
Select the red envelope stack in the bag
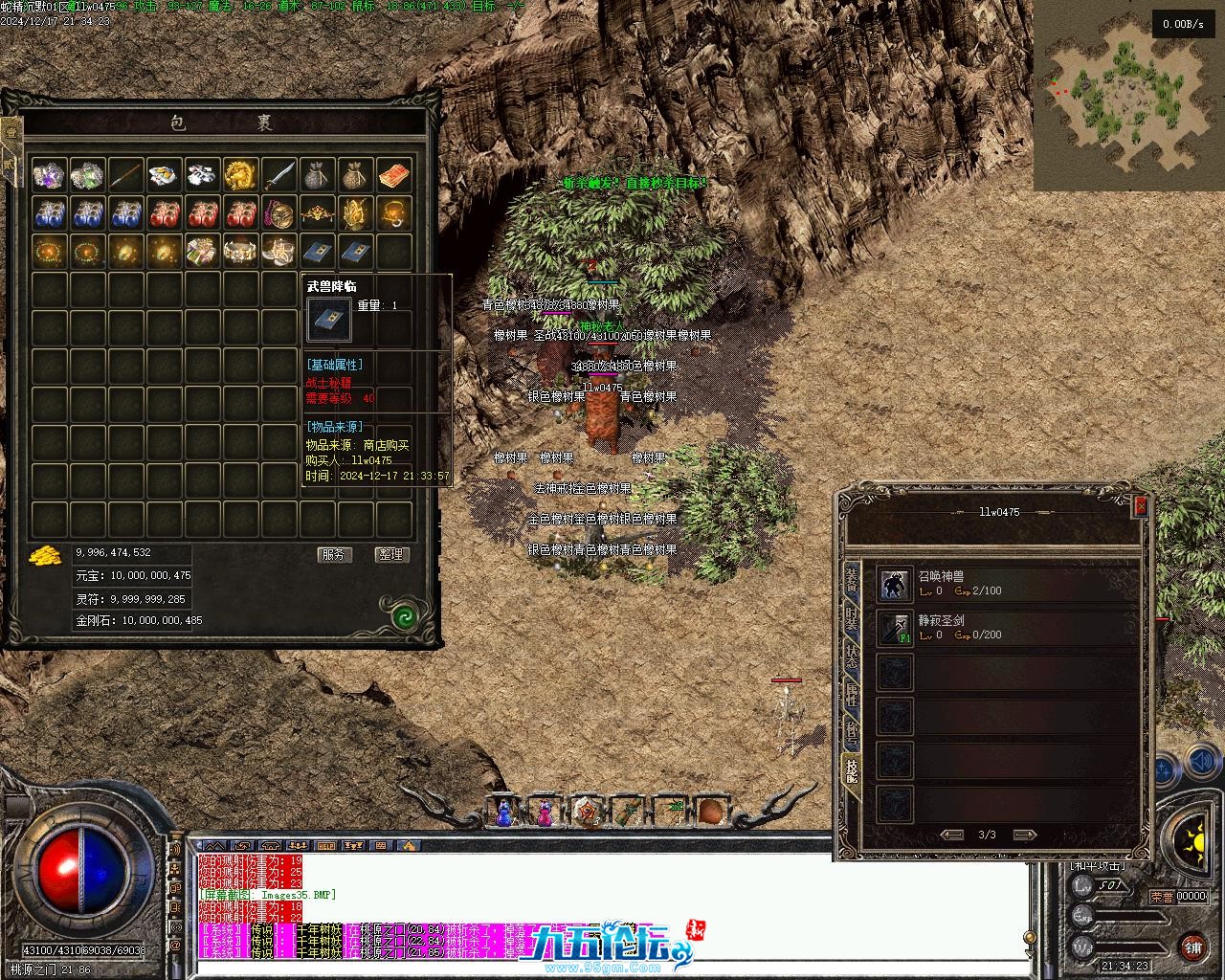click(x=393, y=175)
